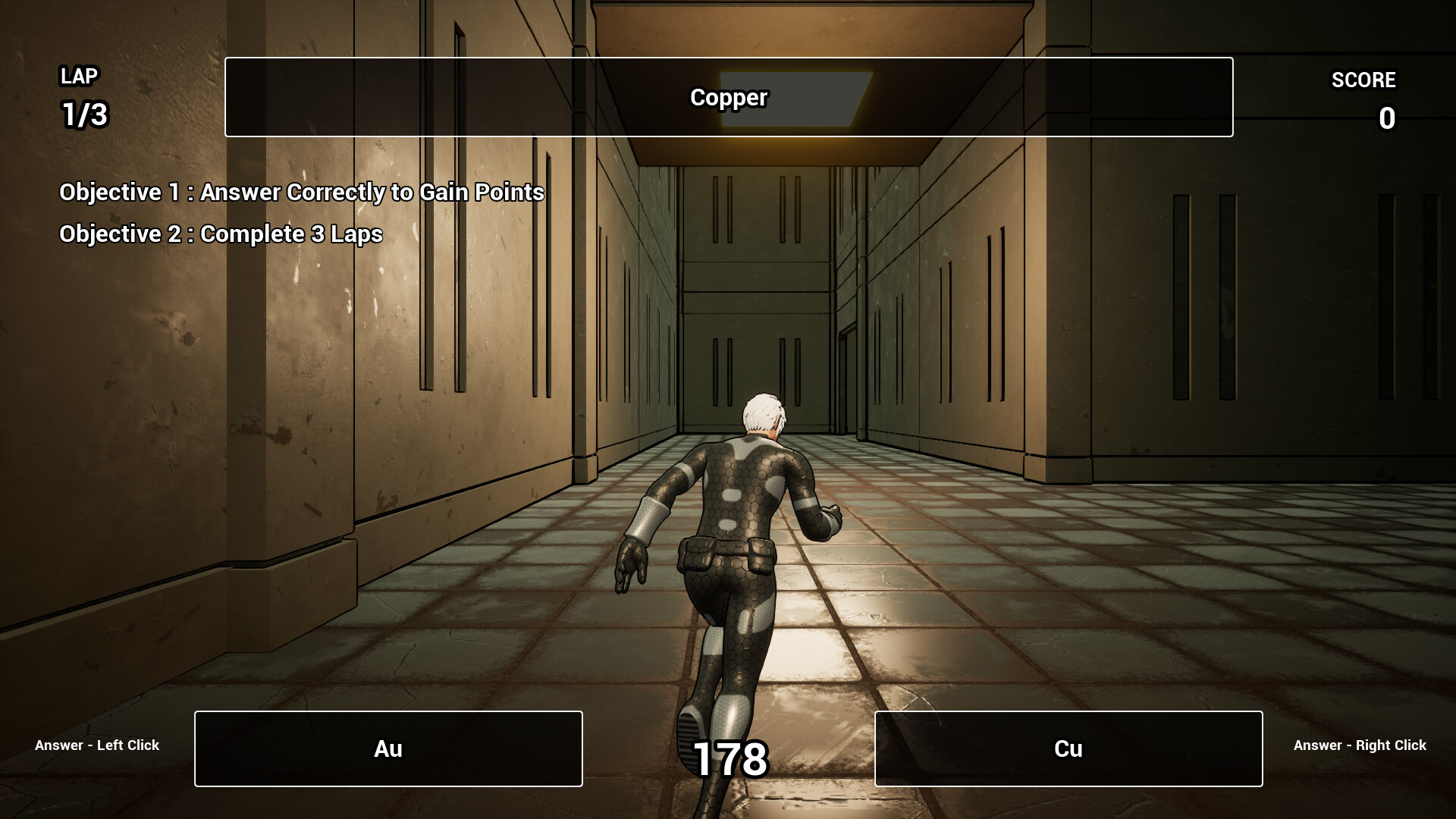Click the top question bar border
This screenshot has width=1456, height=819.
pos(728,60)
